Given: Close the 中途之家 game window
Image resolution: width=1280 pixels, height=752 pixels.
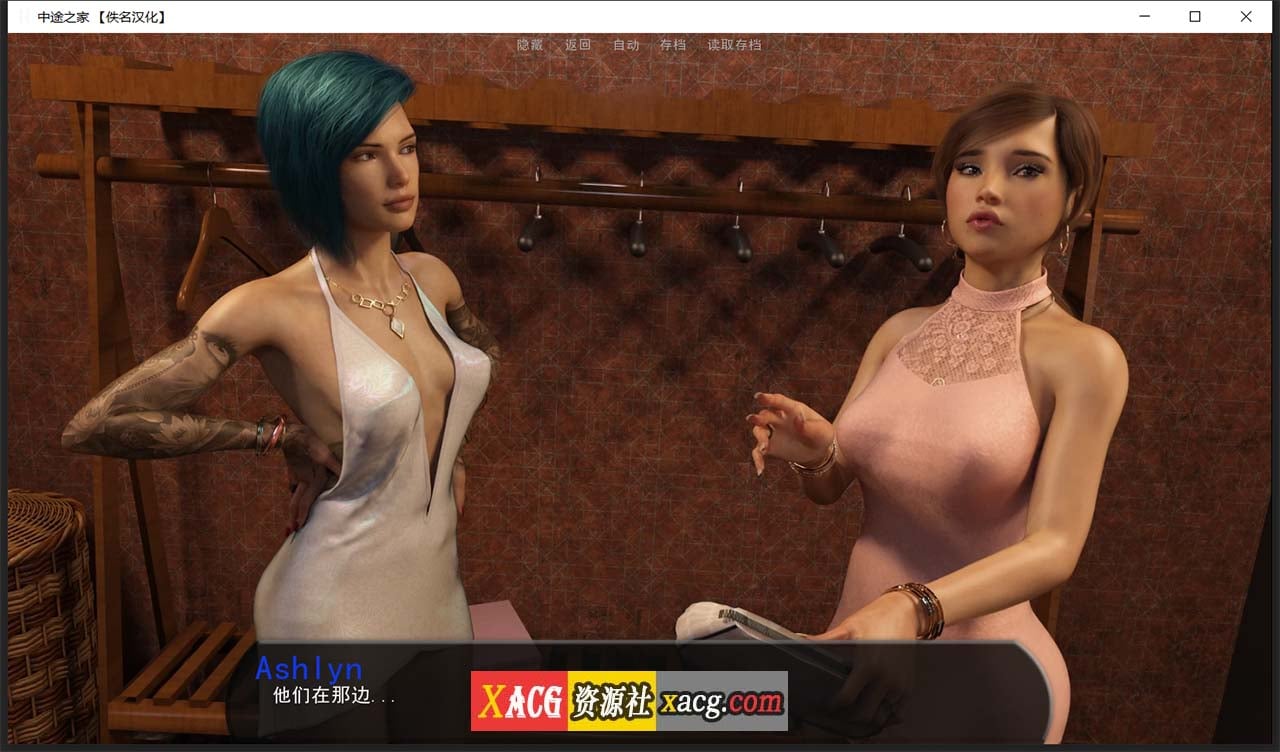Looking at the screenshot, I should [x=1245, y=16].
